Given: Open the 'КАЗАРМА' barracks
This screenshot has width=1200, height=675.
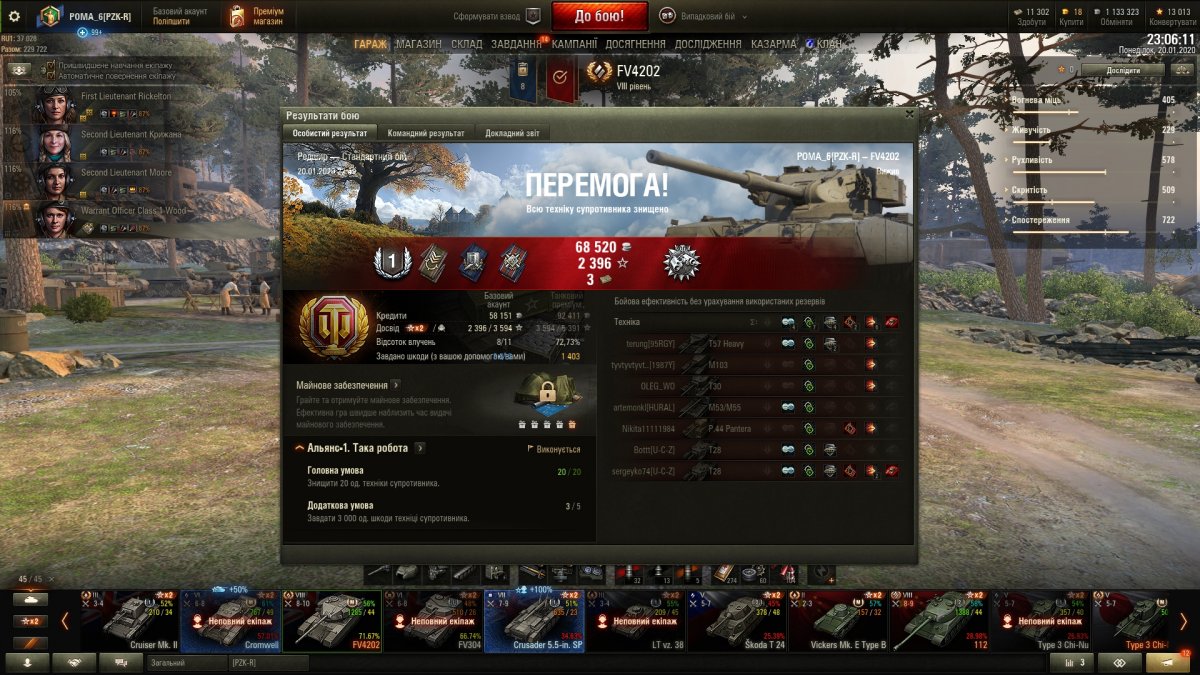Looking at the screenshot, I should [773, 44].
